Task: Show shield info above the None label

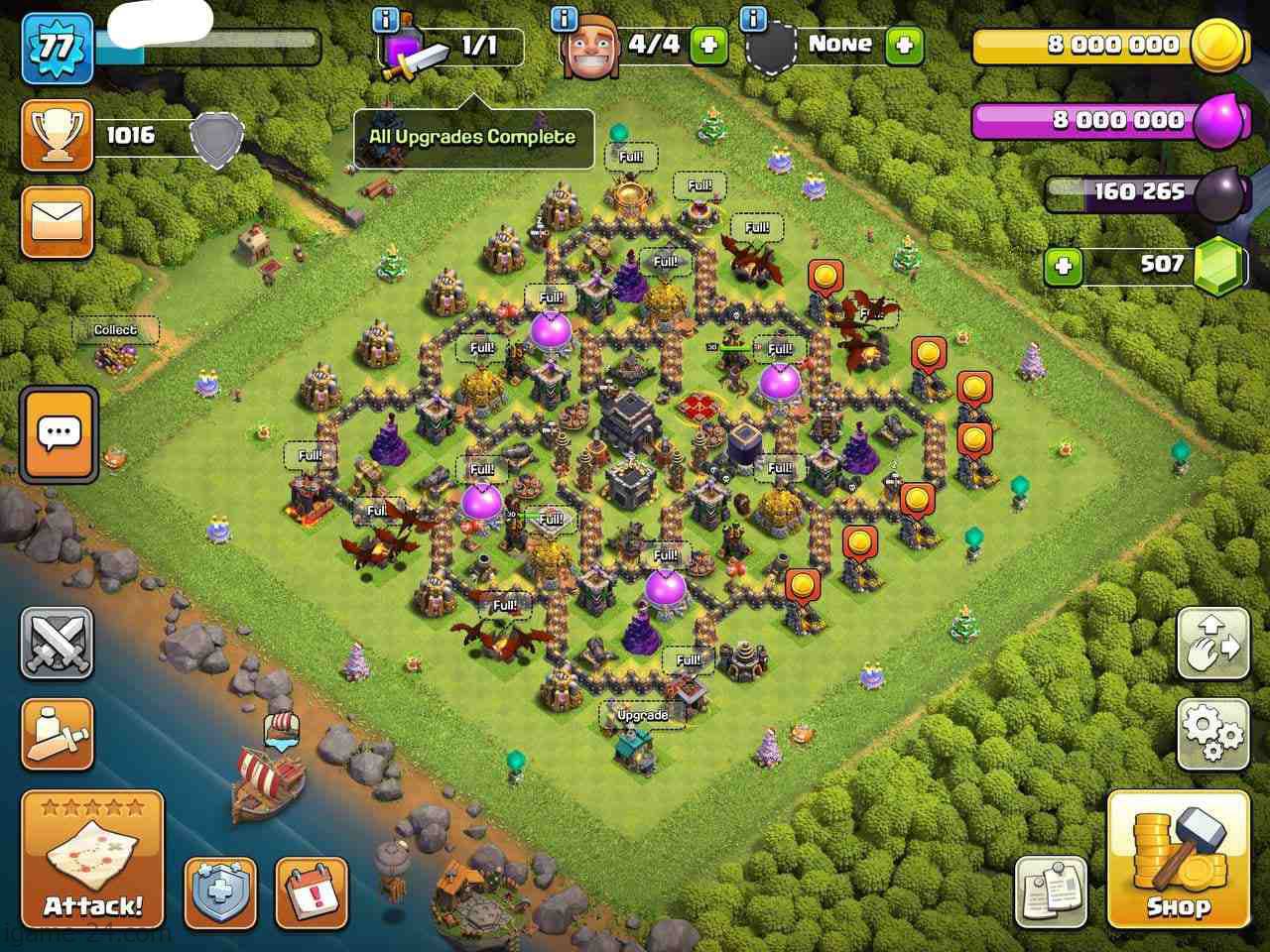Action: (753, 18)
